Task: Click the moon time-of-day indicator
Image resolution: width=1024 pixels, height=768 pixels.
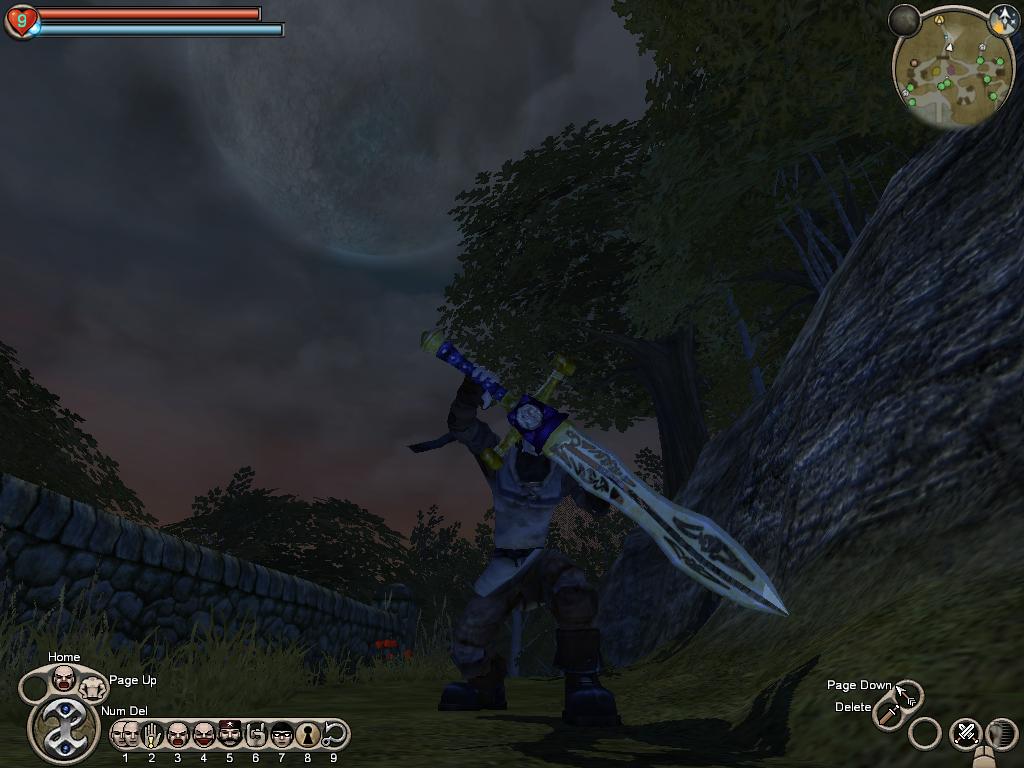Action: pos(905,20)
